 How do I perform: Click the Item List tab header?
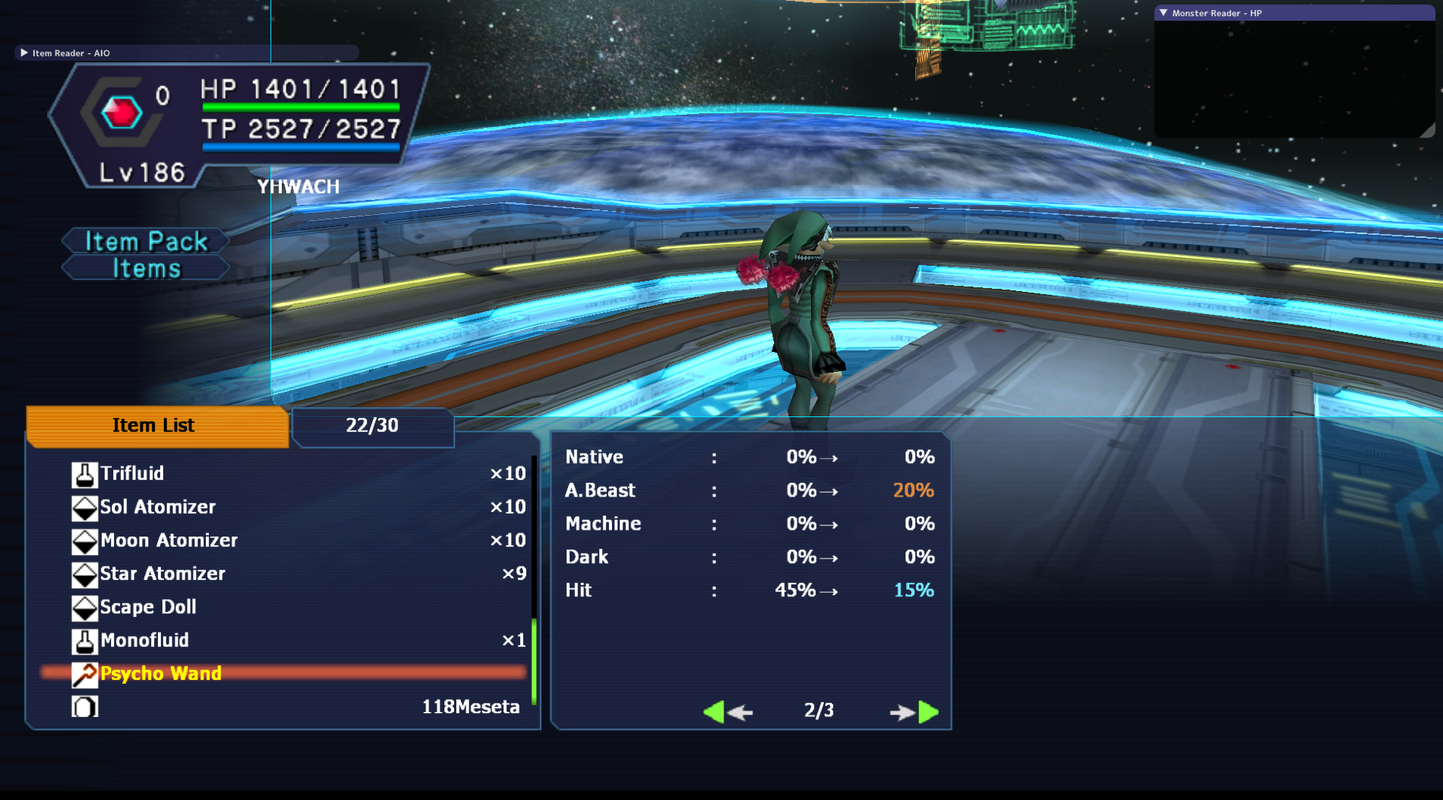(154, 426)
